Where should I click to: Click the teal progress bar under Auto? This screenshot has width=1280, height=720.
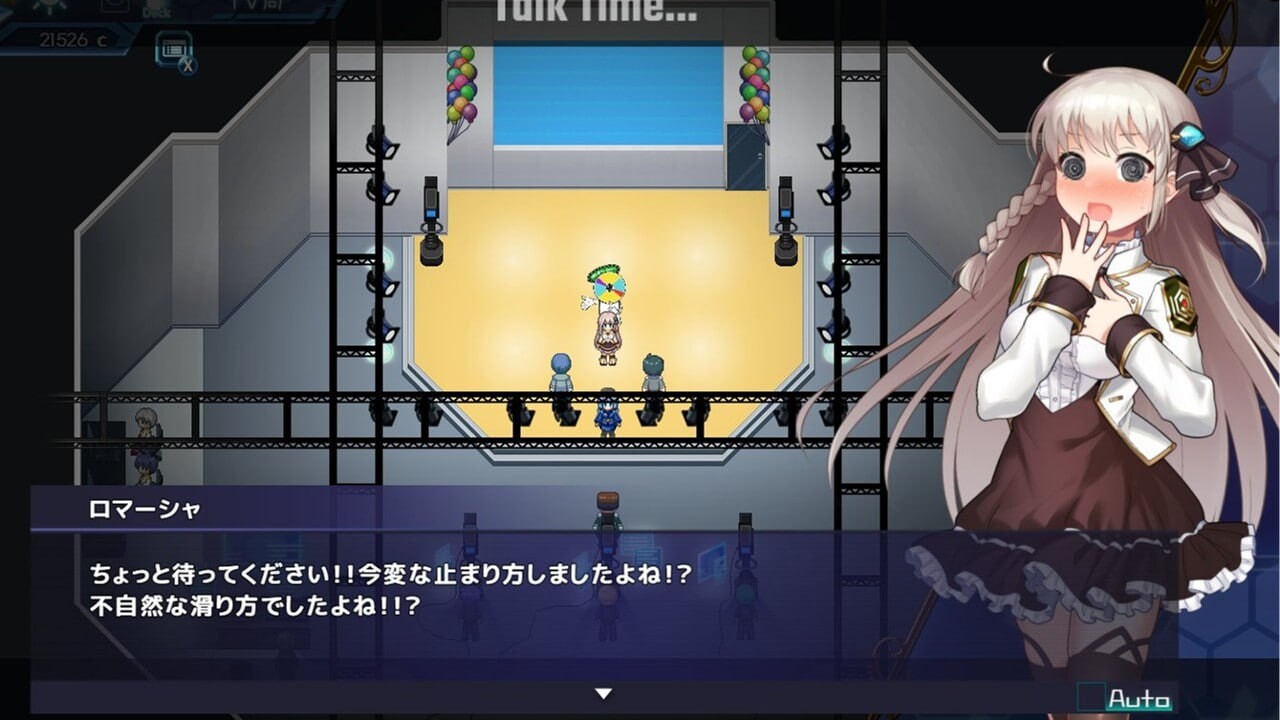pyautogui.click(x=1140, y=710)
